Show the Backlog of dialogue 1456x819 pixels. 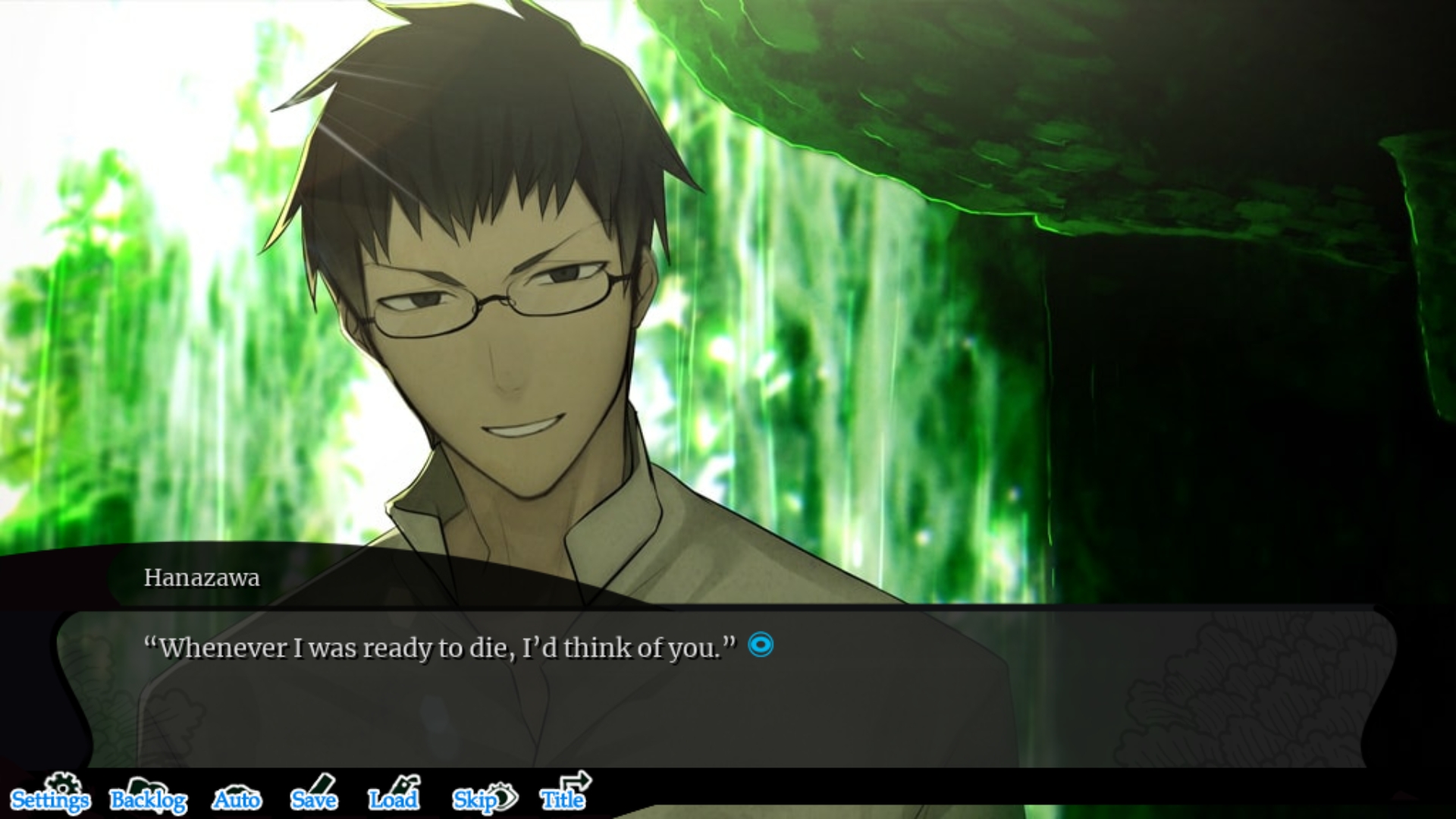tap(149, 799)
